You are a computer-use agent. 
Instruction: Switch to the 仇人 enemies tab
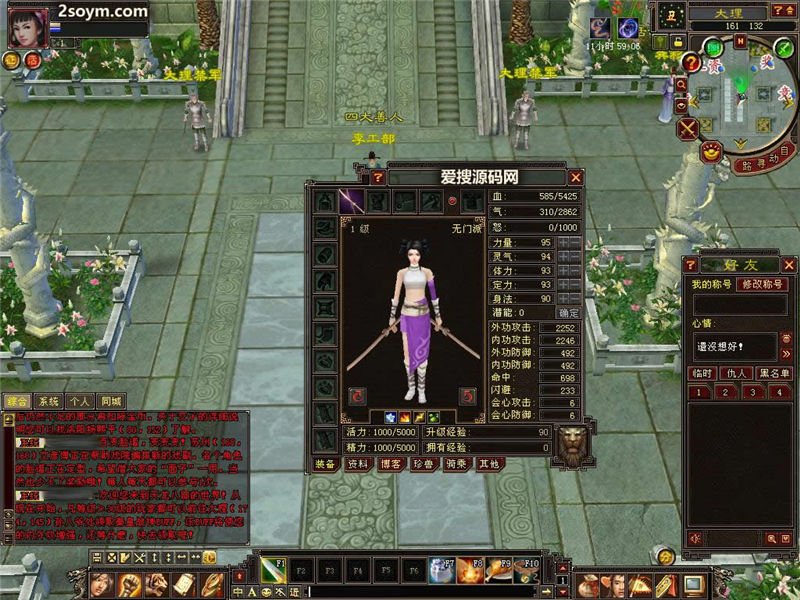coord(737,373)
